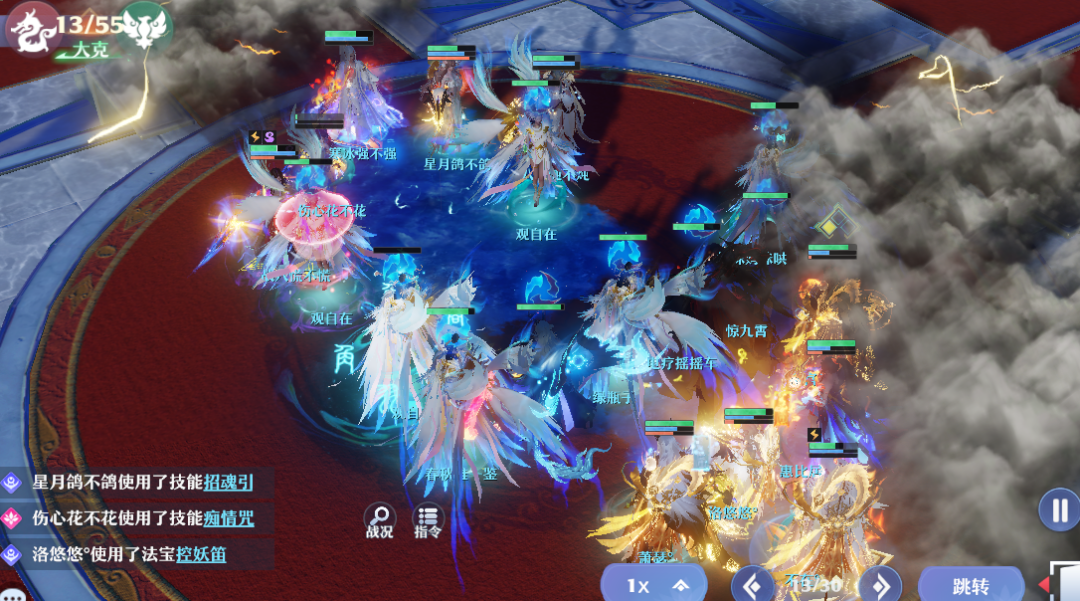Open the 指令 command list
The image size is (1080, 601).
(428, 520)
